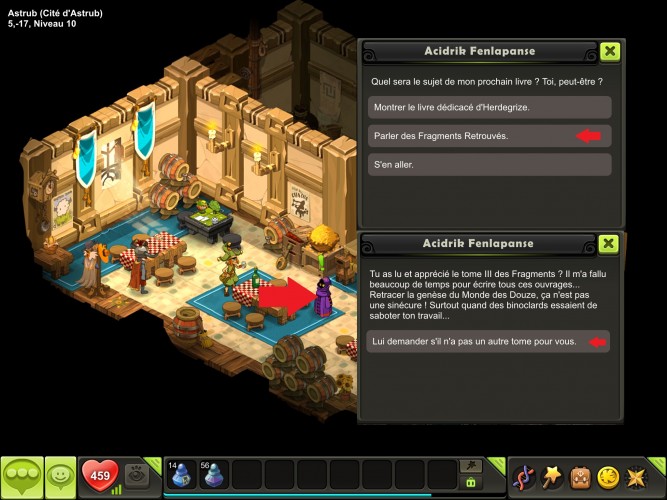
Task: Click the yellow coin icon
Action: tap(608, 476)
